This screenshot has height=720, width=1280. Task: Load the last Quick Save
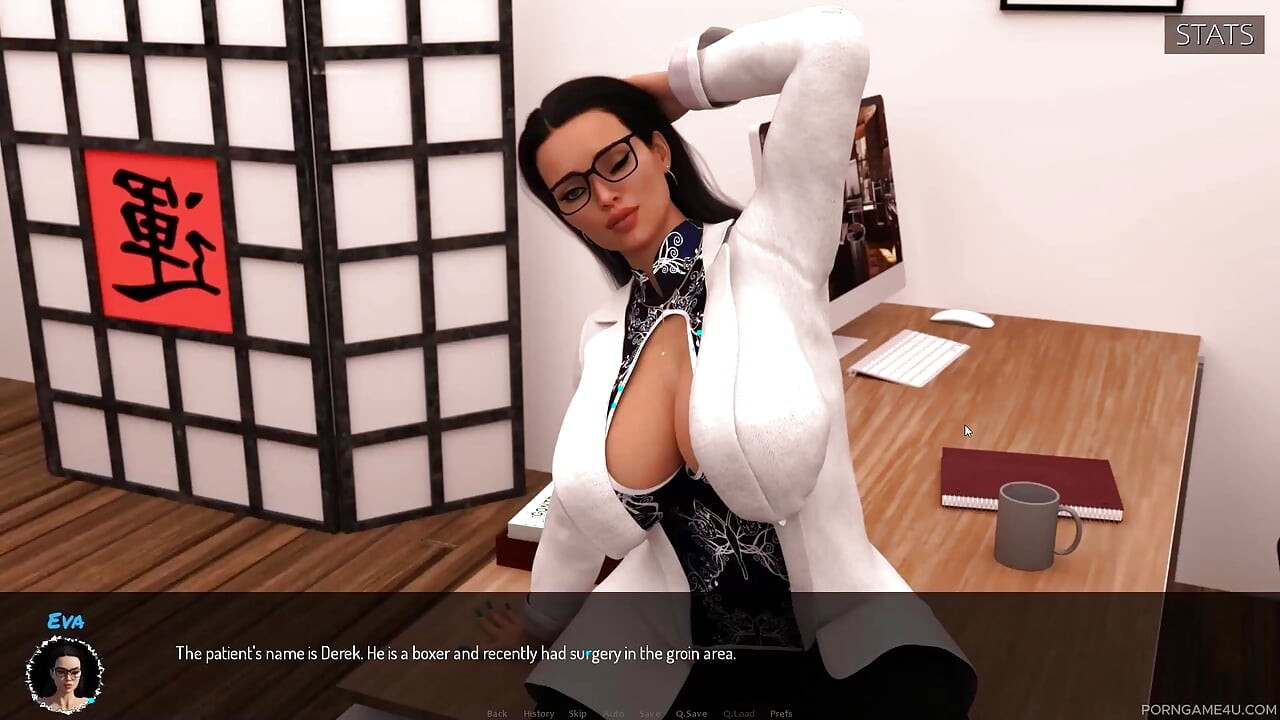740,713
